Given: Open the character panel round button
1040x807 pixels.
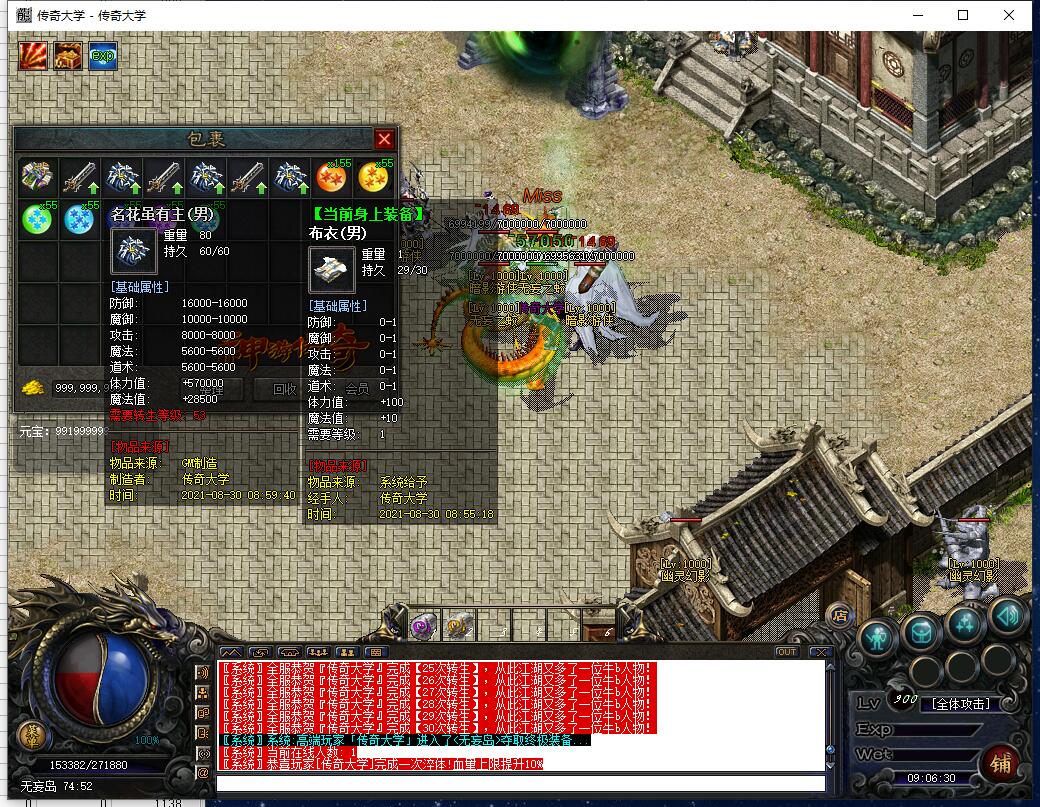Looking at the screenshot, I should (877, 635).
